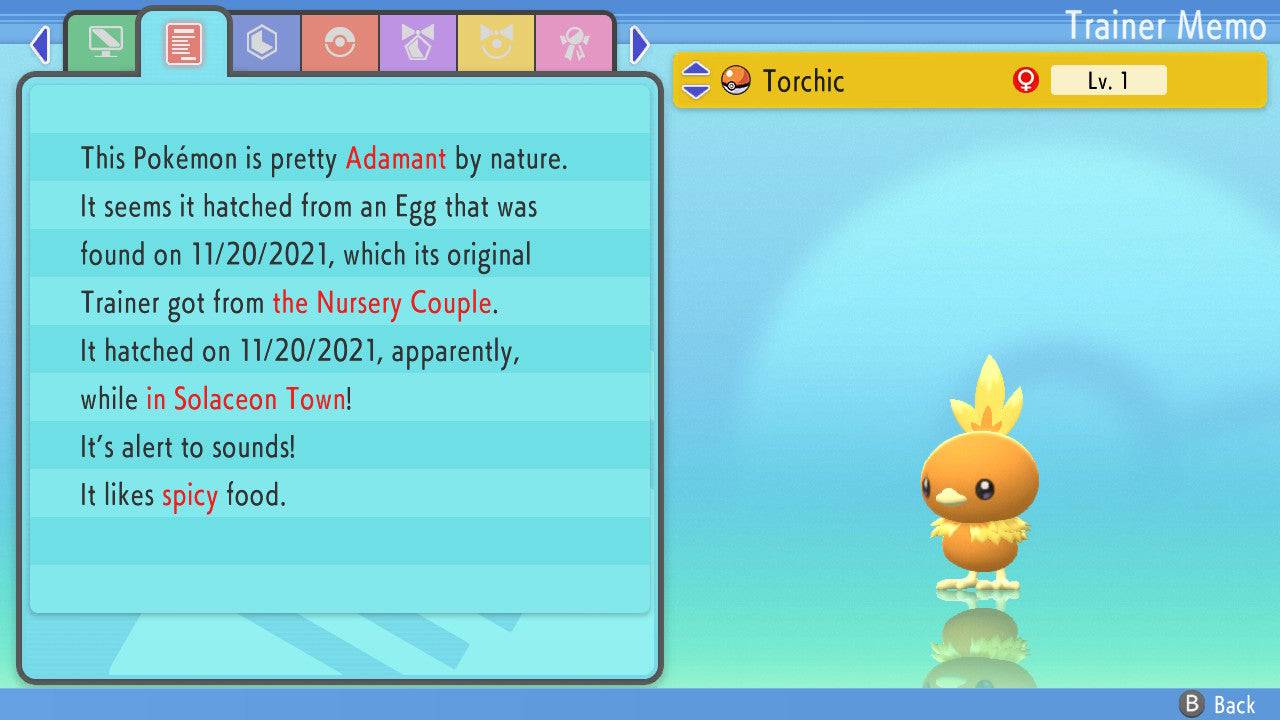Select the Trainer Memo document tab

point(184,43)
